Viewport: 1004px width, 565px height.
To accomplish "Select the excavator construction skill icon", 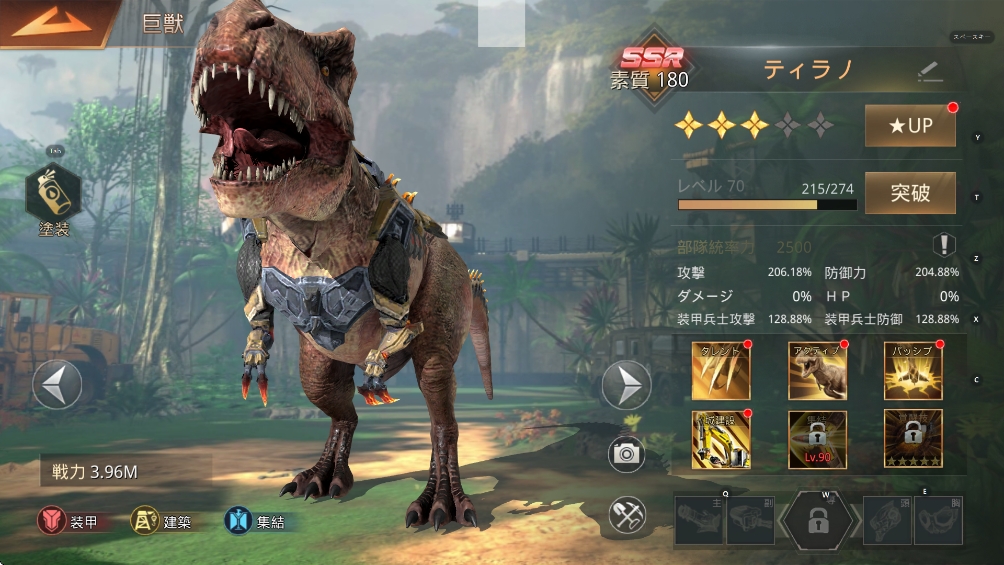I will (721, 440).
